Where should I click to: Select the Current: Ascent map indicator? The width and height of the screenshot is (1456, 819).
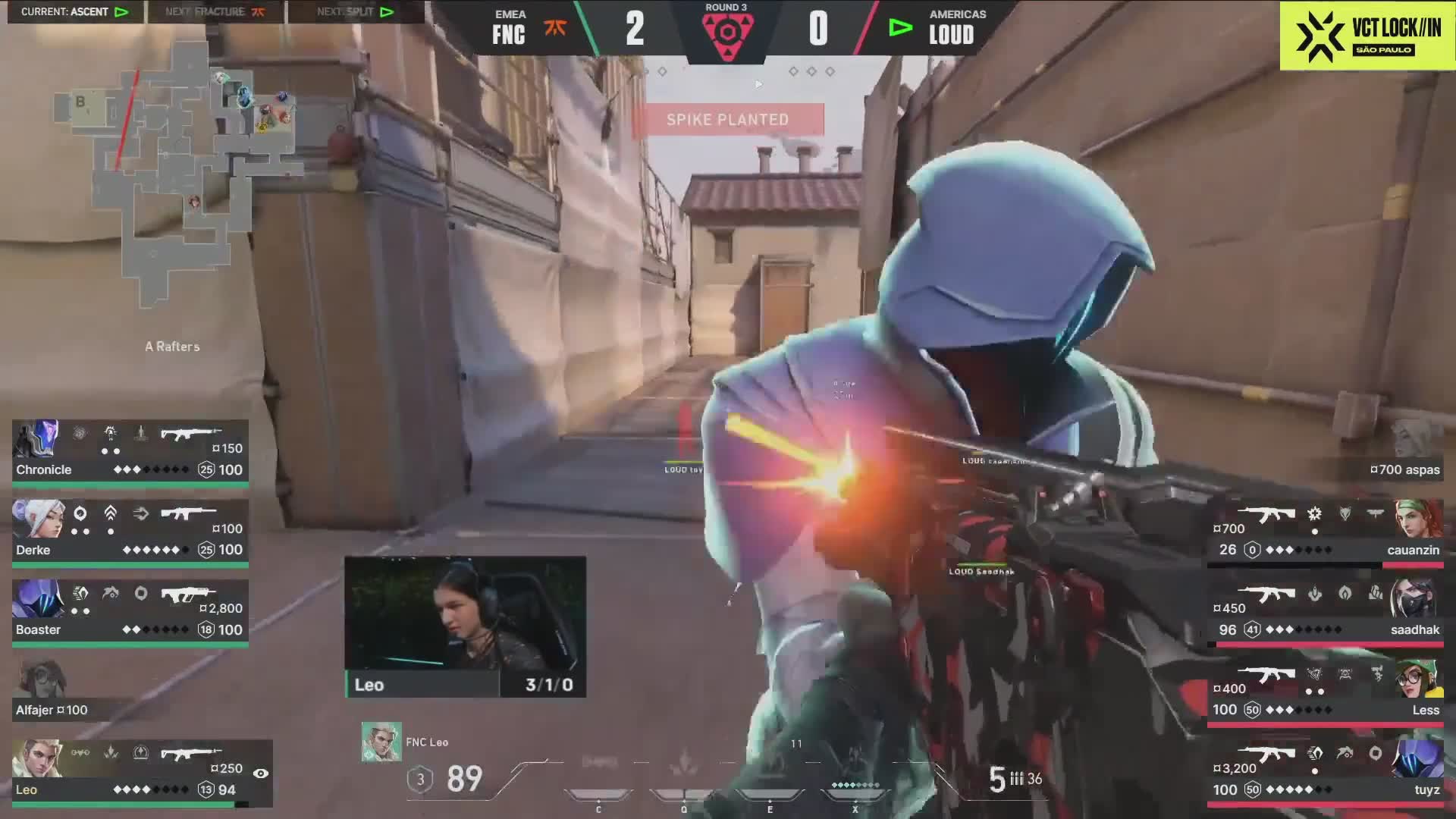(x=74, y=11)
